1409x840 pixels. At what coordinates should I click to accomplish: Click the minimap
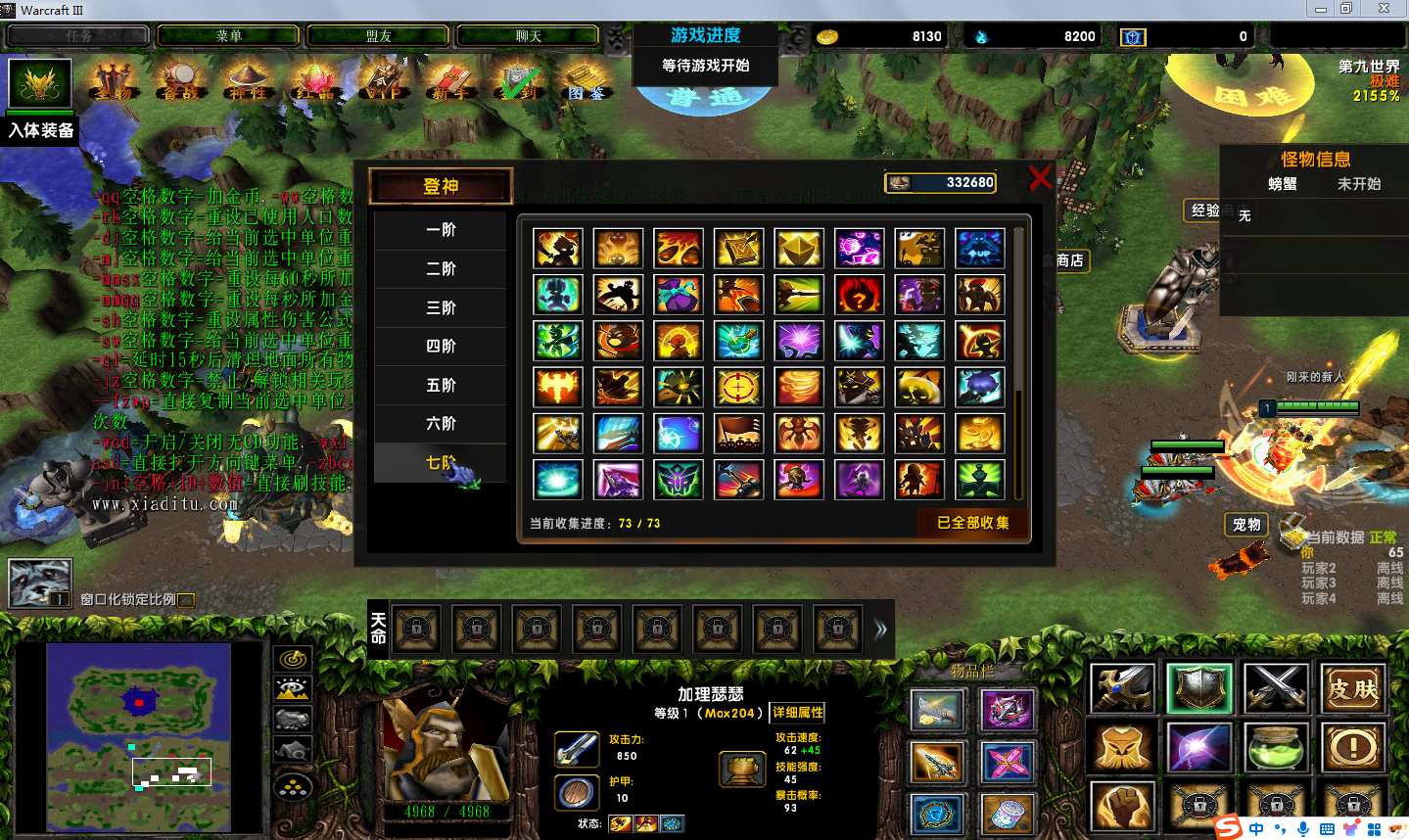pos(138,736)
